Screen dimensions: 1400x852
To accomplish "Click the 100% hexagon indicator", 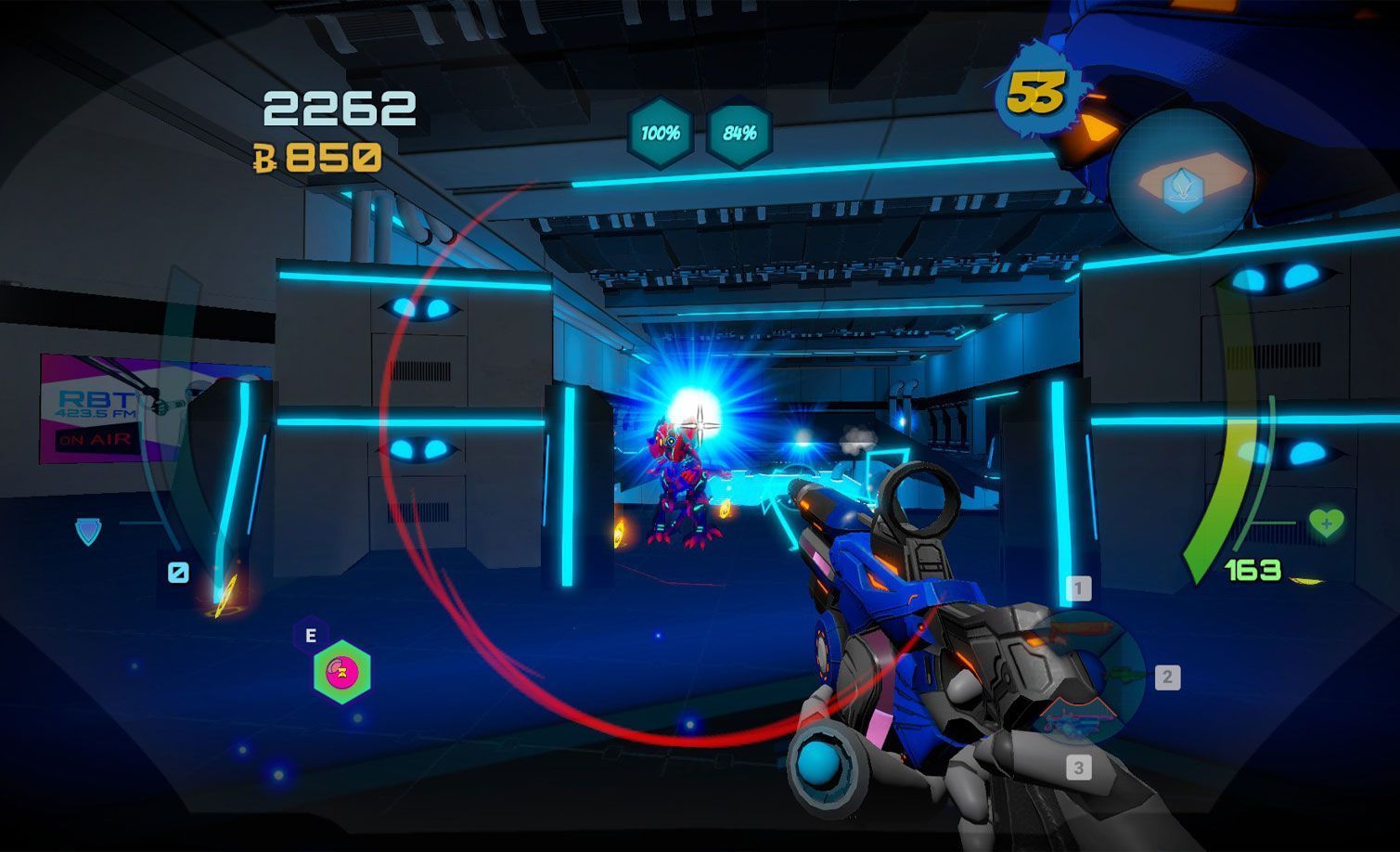I will pyautogui.click(x=661, y=134).
